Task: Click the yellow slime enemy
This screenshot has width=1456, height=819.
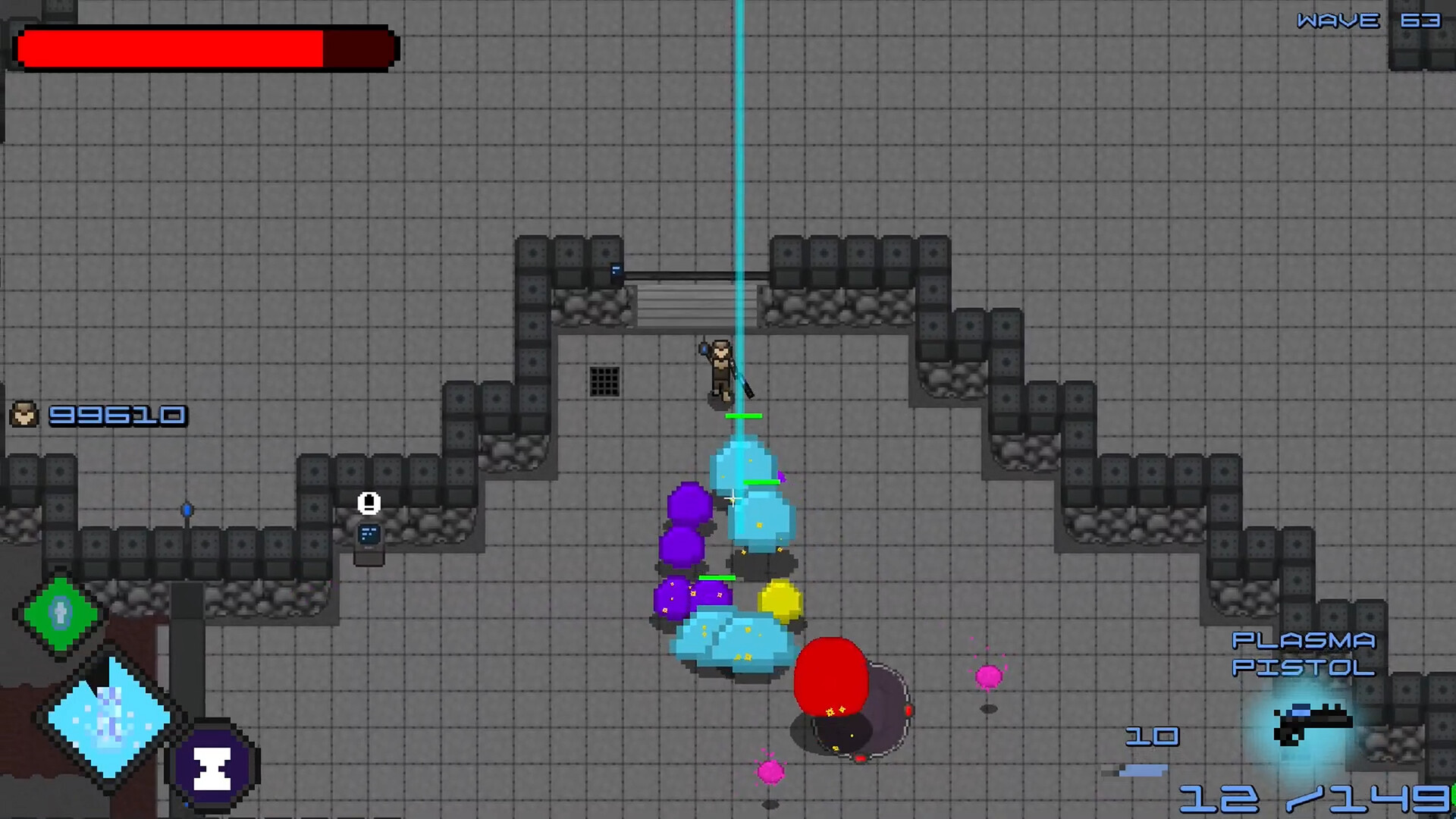Action: [781, 599]
